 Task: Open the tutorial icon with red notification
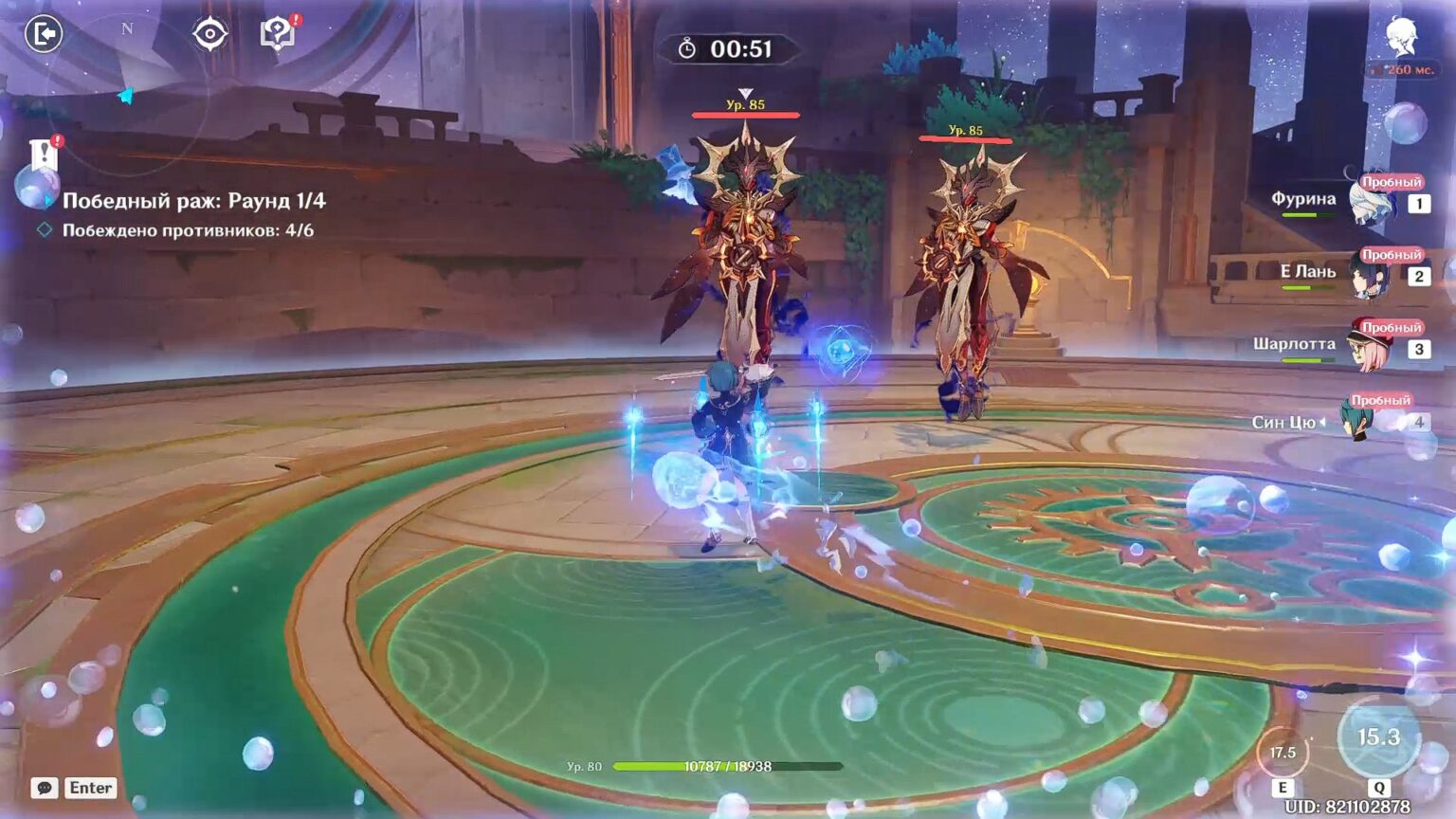tap(275, 35)
